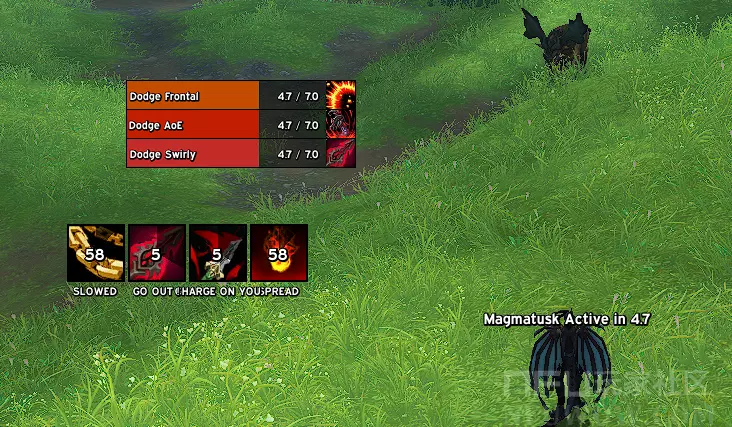Click the Charge on You icon

click(x=218, y=253)
